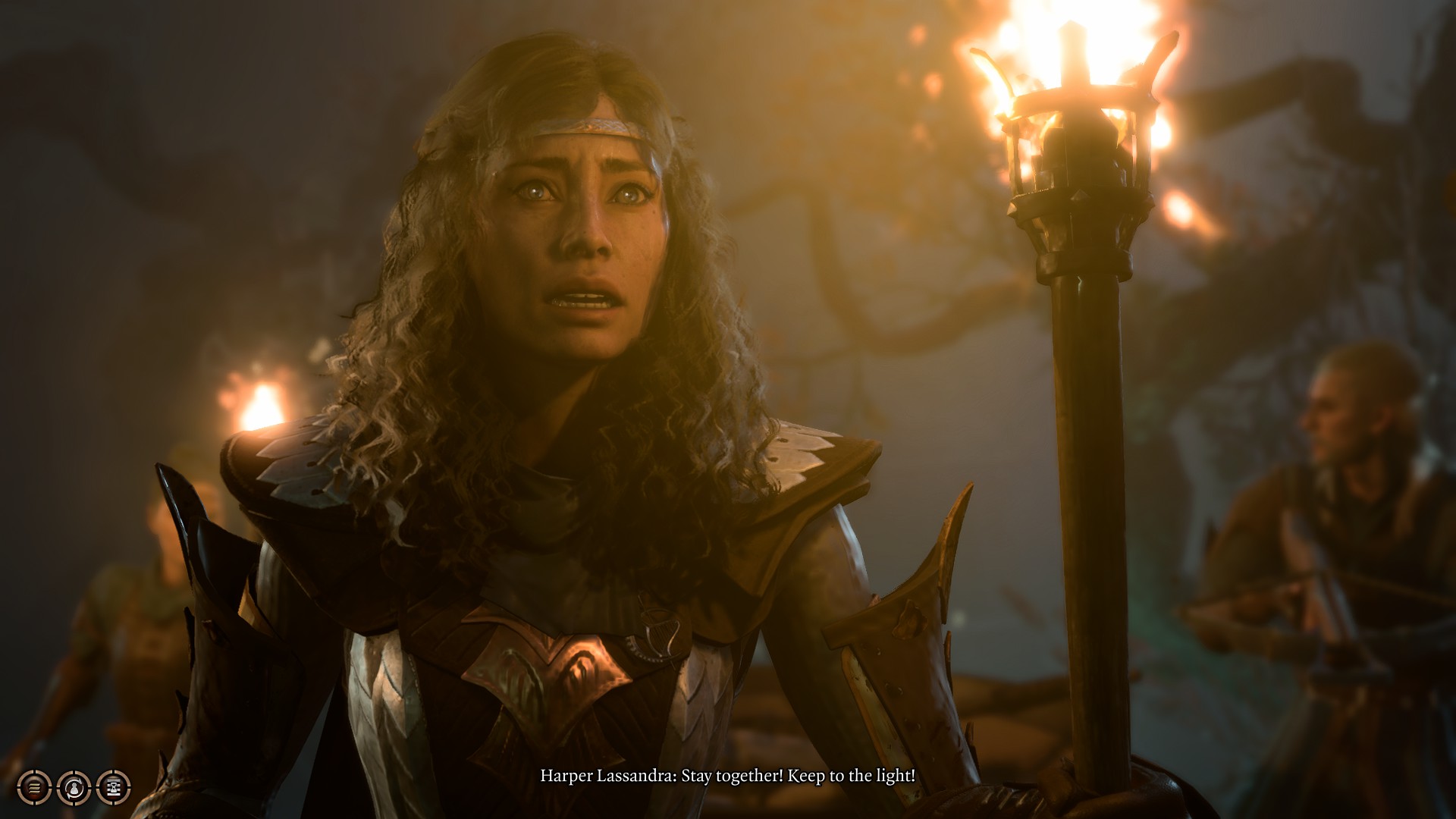Select the leftmost circular icon with stacked lines
This screenshot has width=1456, height=819.
point(33,788)
